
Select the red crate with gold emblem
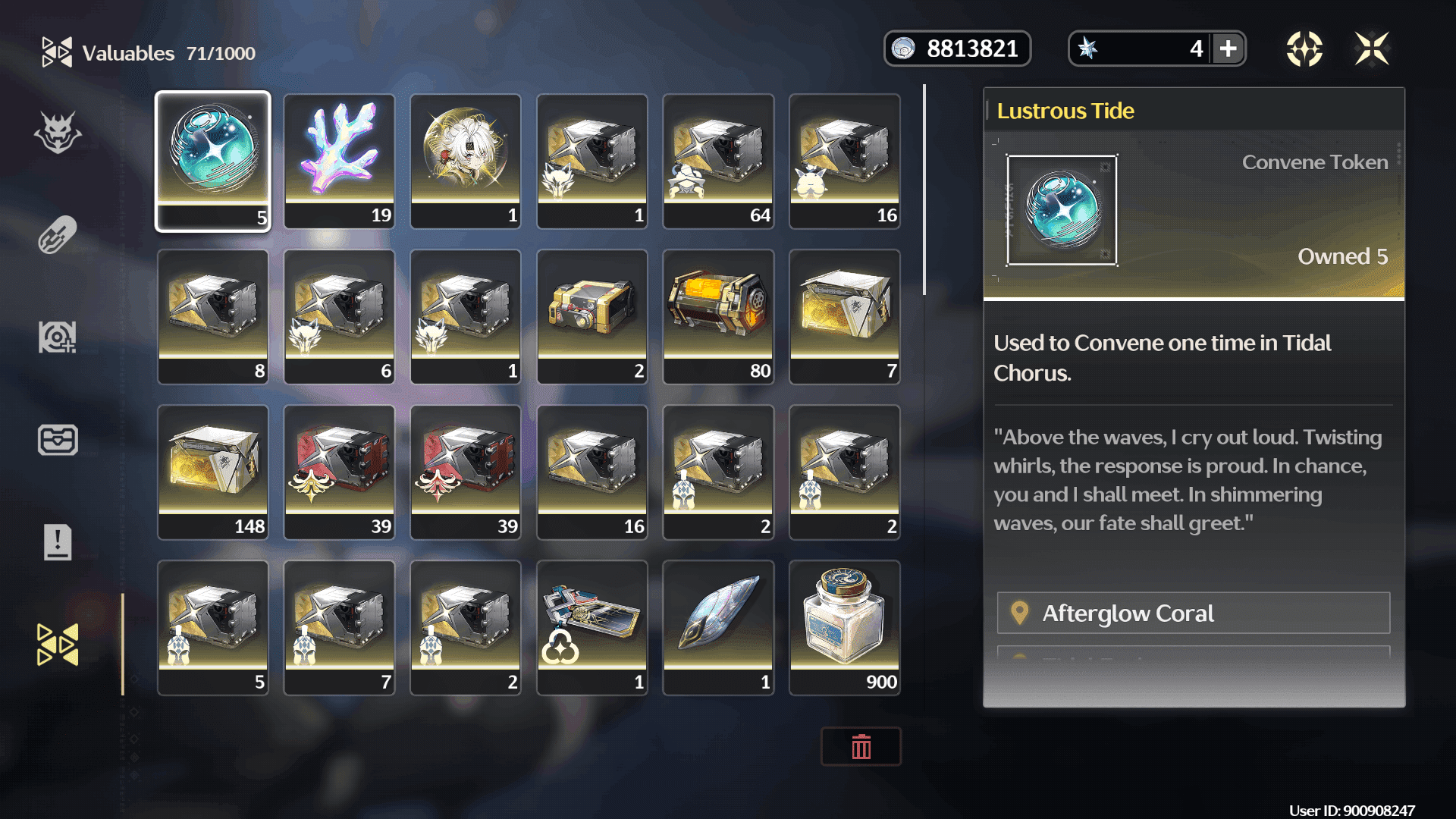(x=339, y=472)
